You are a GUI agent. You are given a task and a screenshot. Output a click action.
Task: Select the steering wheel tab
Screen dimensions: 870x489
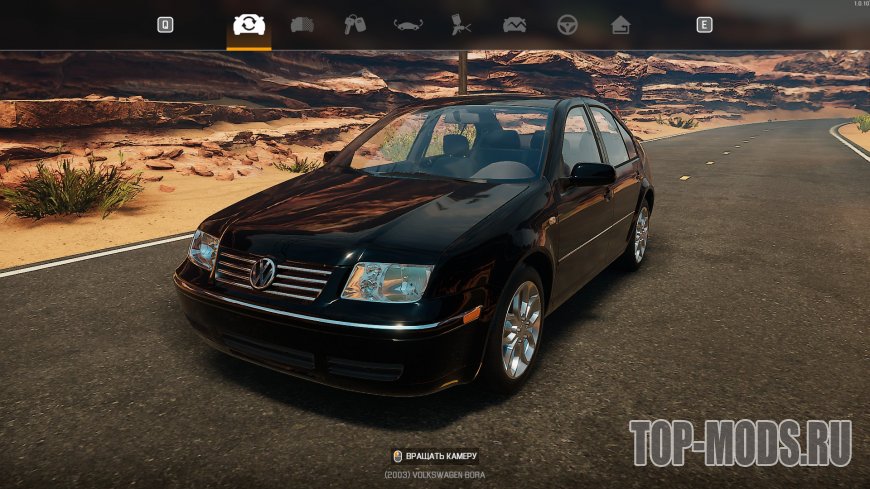pyautogui.click(x=567, y=25)
